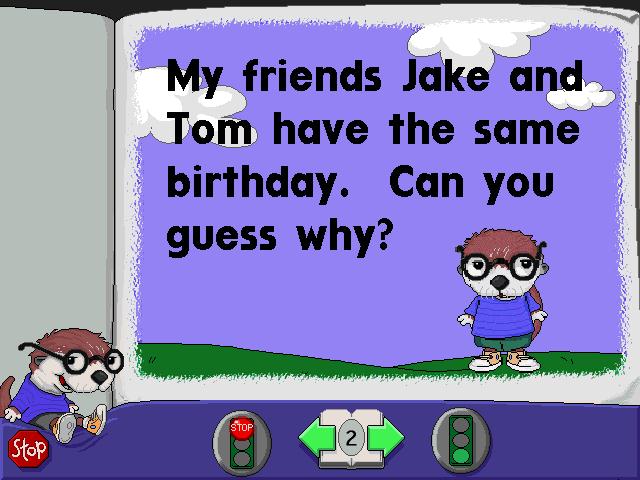Click the red Stop sign button
Image resolution: width=640 pixels, height=480 pixels.
28,449
